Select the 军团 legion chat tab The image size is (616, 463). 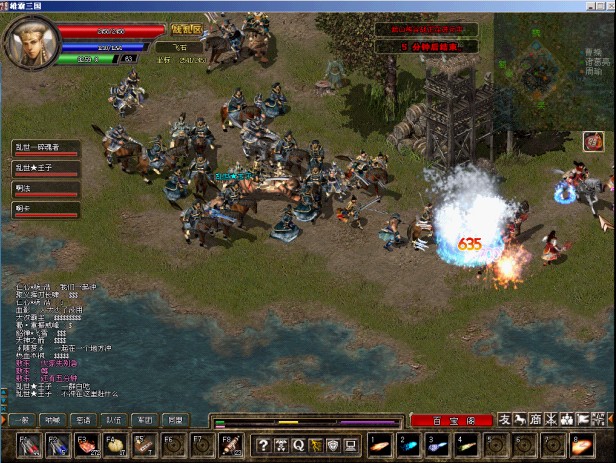[x=144, y=420]
